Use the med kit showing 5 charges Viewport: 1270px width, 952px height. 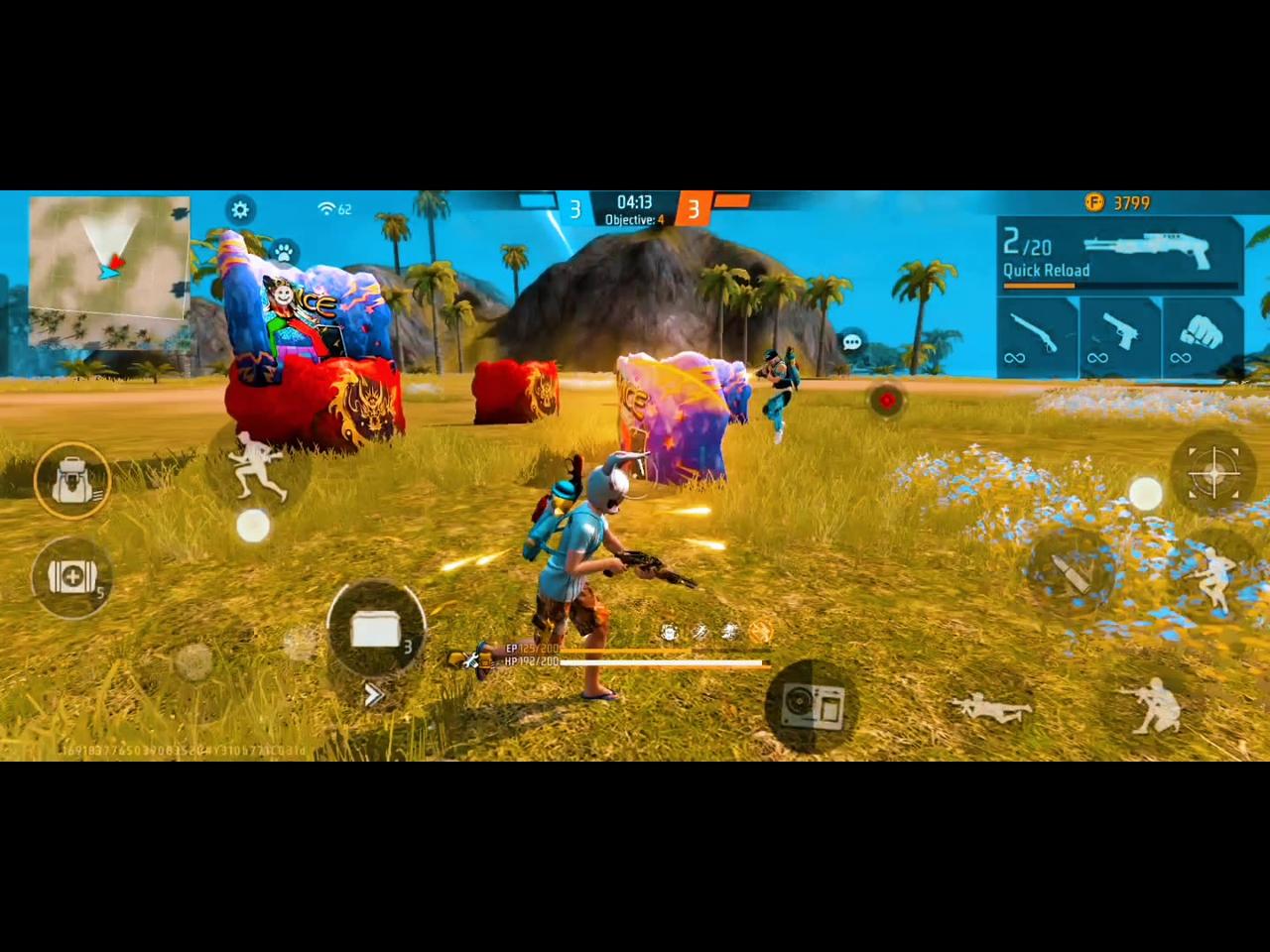click(70, 577)
